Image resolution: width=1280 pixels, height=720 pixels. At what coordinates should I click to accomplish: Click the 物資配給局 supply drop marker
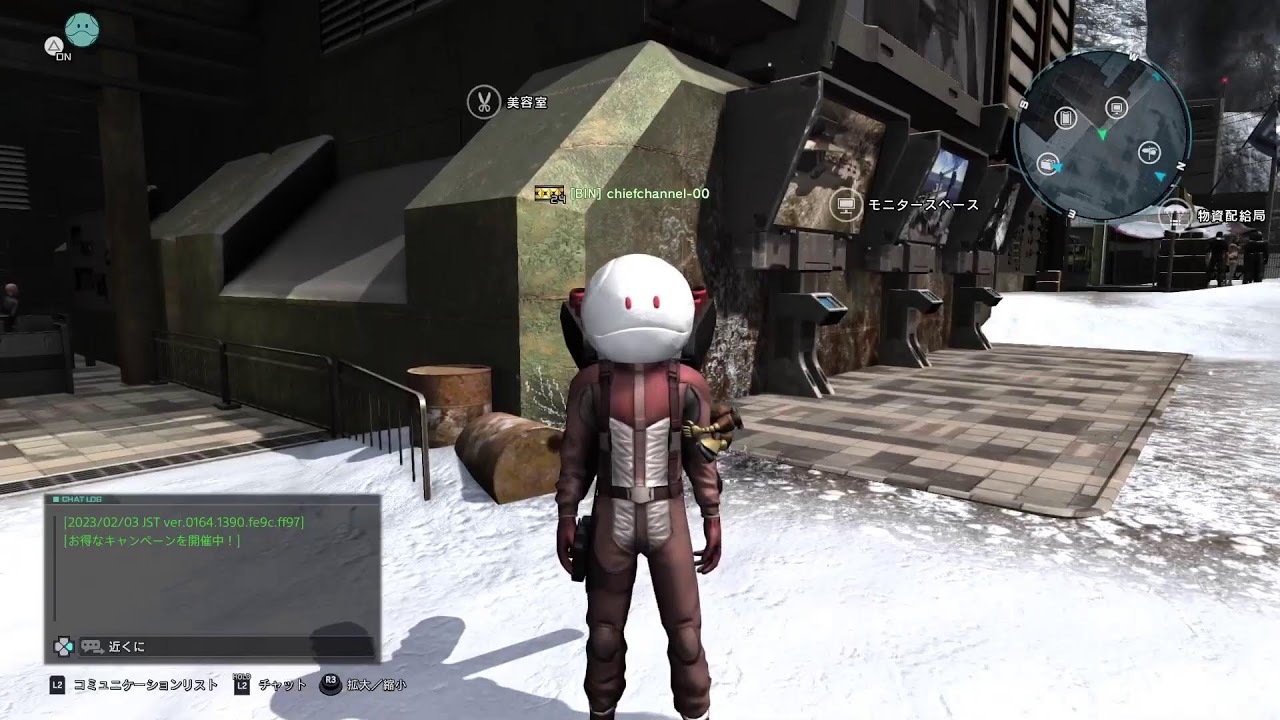coord(1175,215)
